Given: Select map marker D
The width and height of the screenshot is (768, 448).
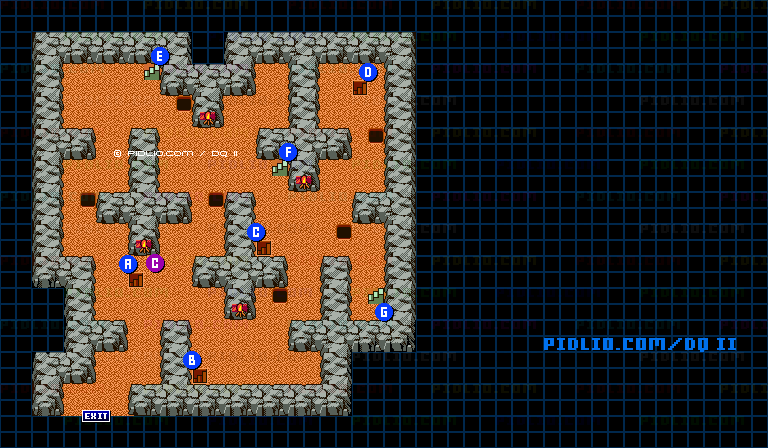Looking at the screenshot, I should click(368, 72).
